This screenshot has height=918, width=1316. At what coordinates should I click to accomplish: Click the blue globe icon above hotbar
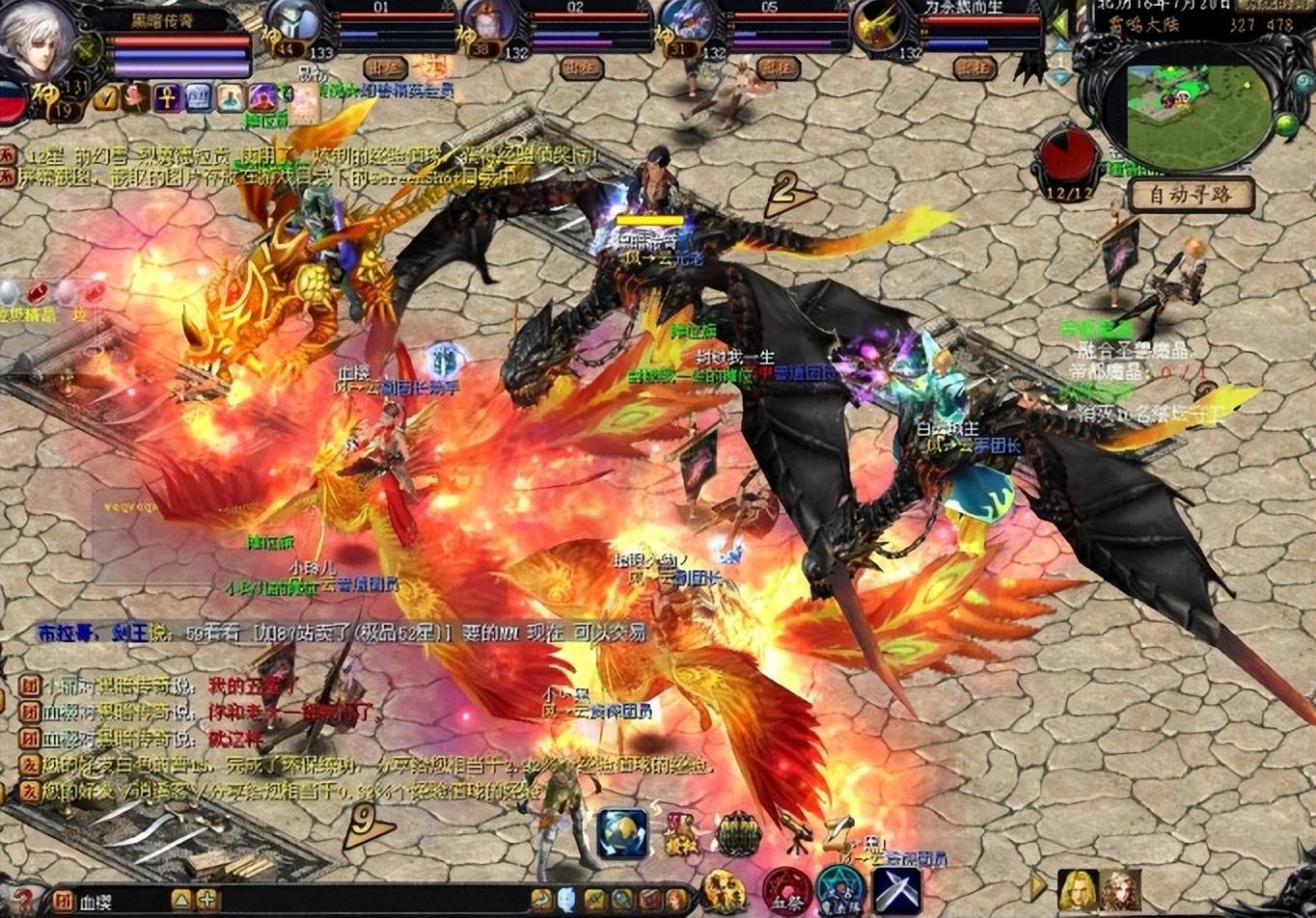pyautogui.click(x=622, y=833)
